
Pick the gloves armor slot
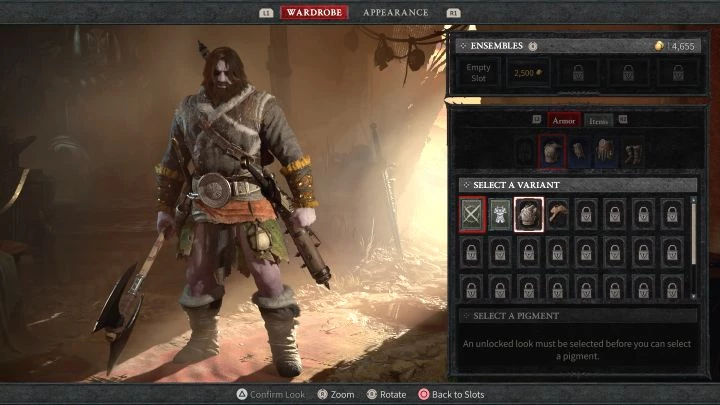(580, 152)
